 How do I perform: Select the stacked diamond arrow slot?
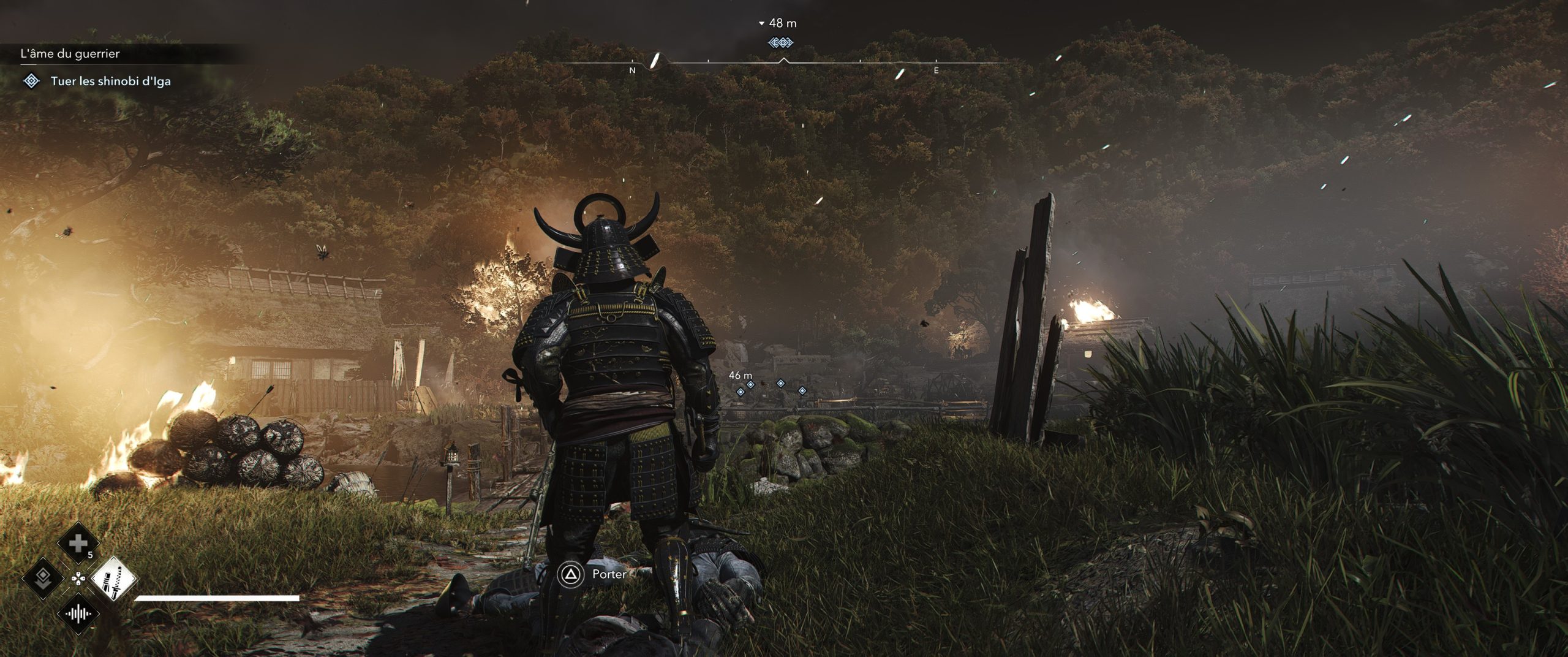pyautogui.click(x=43, y=578)
